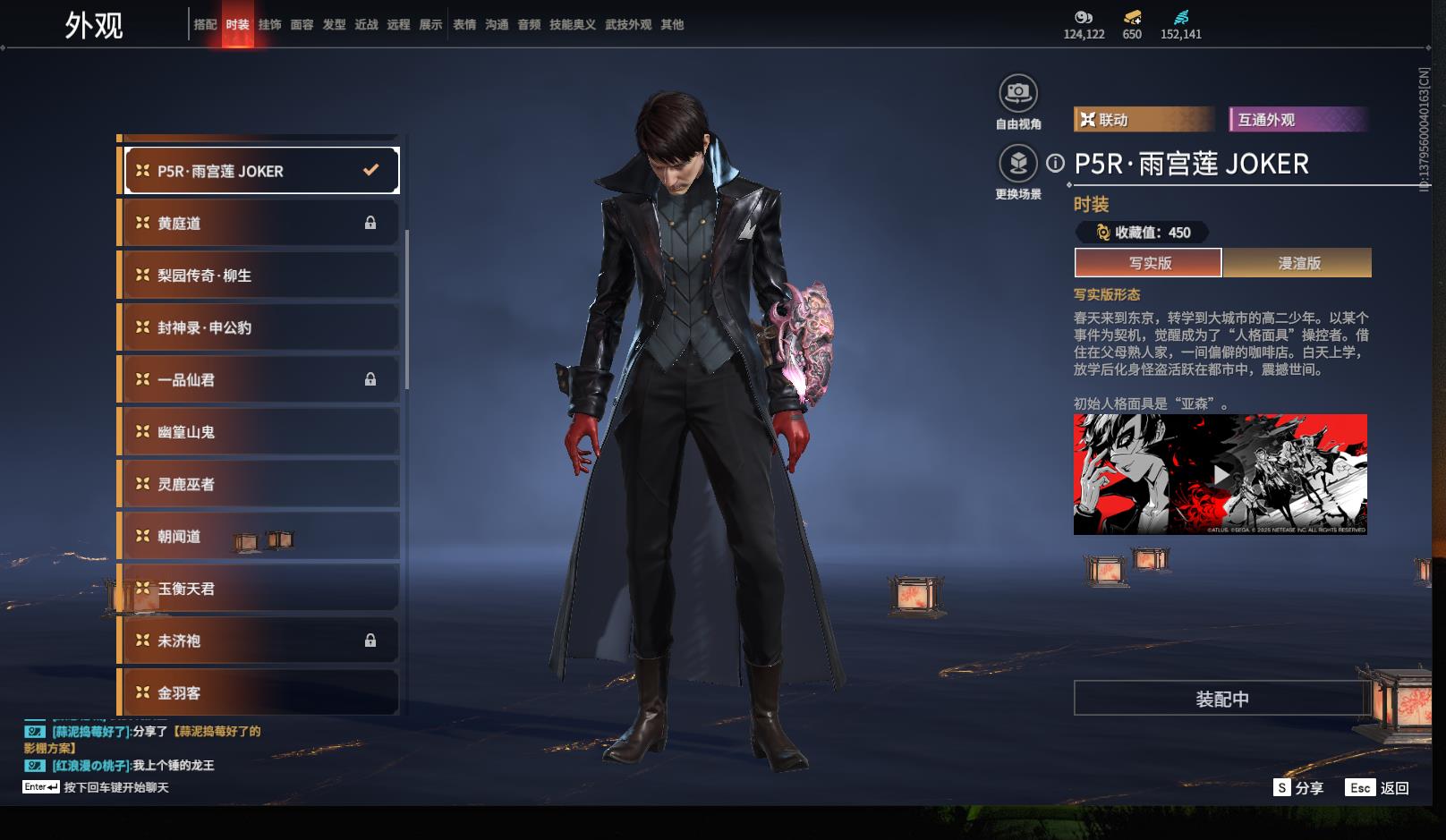Select the 黄庭道 outfit row
Screen dimensions: 1446x840
[x=259, y=223]
